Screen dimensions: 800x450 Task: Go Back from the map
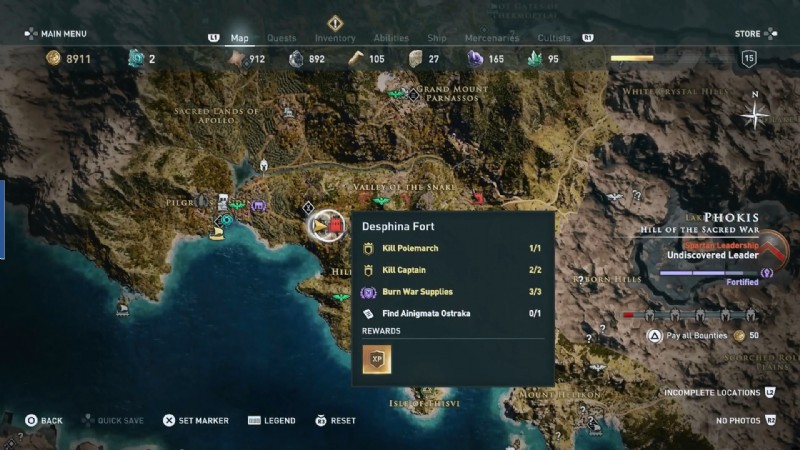tap(44, 420)
